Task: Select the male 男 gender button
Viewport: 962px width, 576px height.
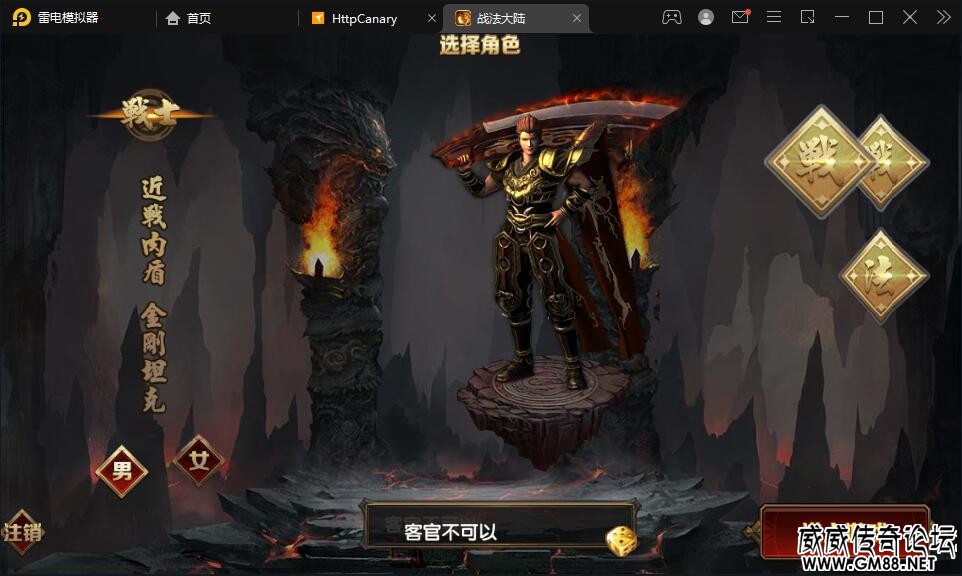Action: [122, 471]
